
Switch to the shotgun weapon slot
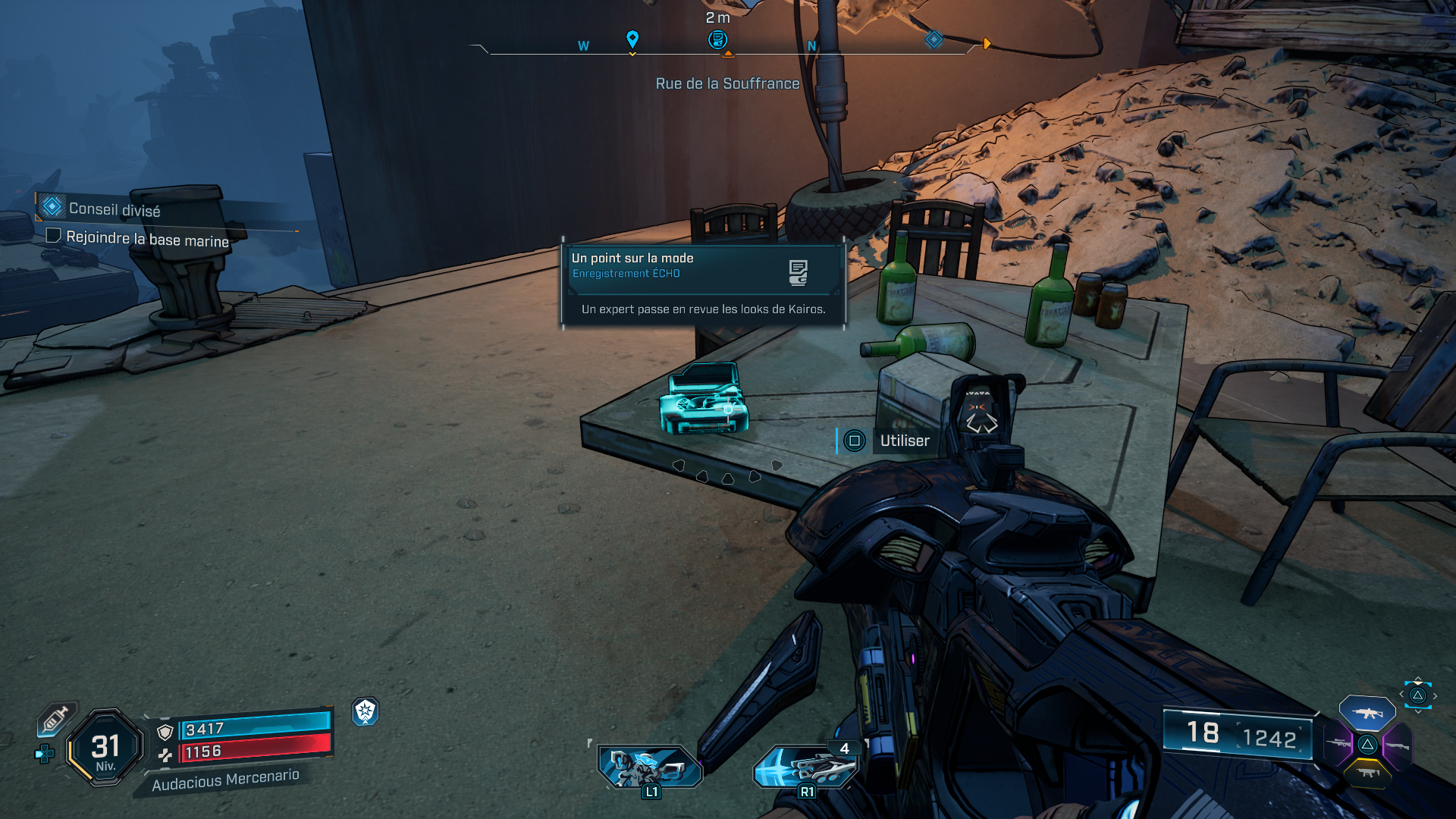click(x=1397, y=746)
